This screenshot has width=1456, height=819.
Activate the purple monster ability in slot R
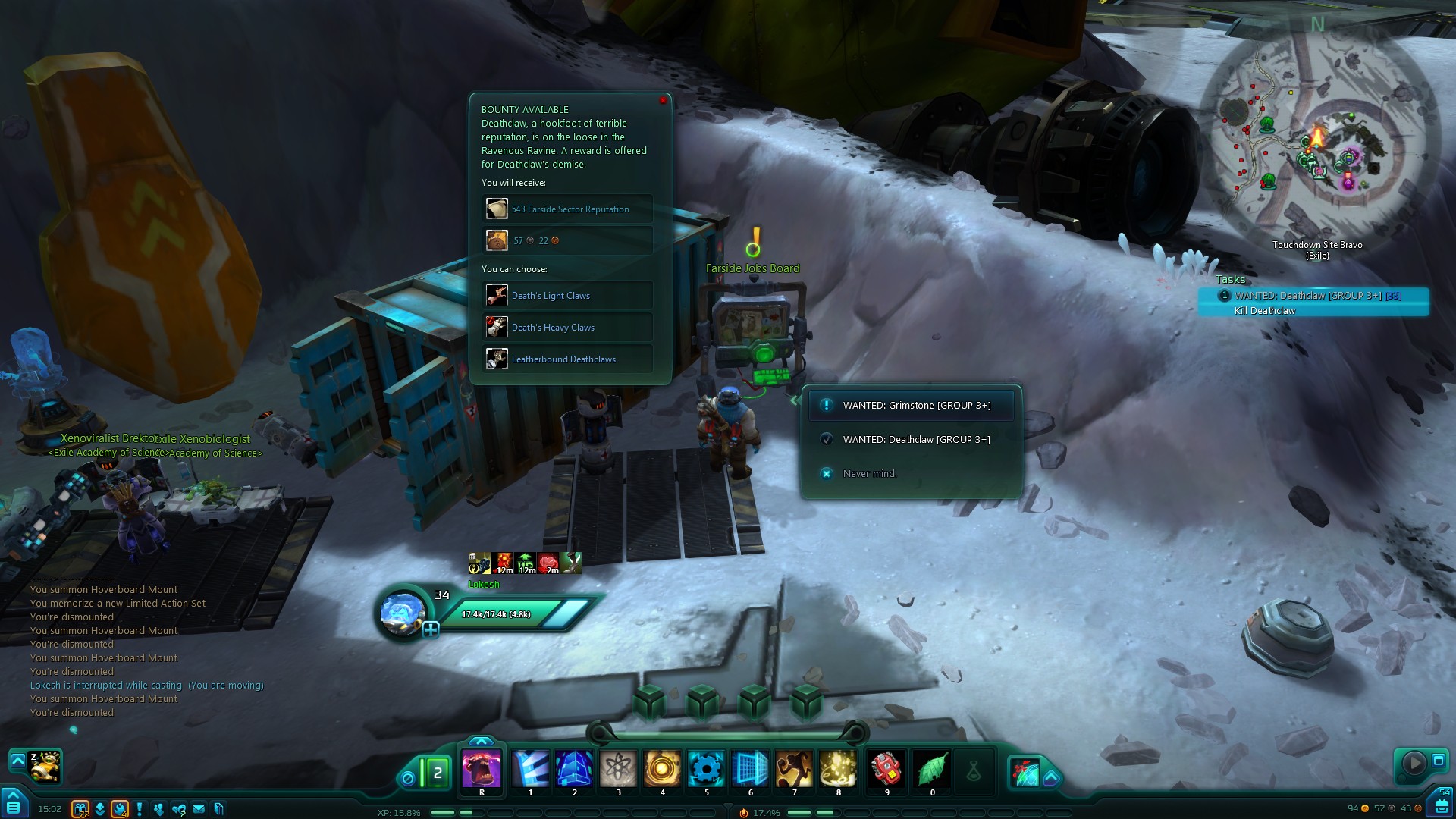pyautogui.click(x=482, y=769)
